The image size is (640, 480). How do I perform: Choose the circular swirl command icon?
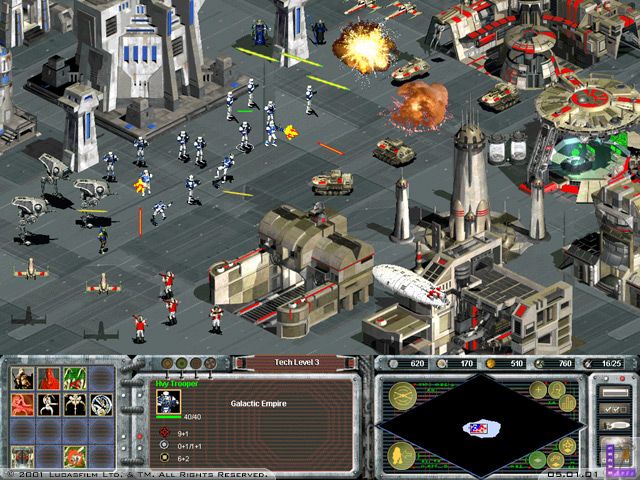coord(100,404)
